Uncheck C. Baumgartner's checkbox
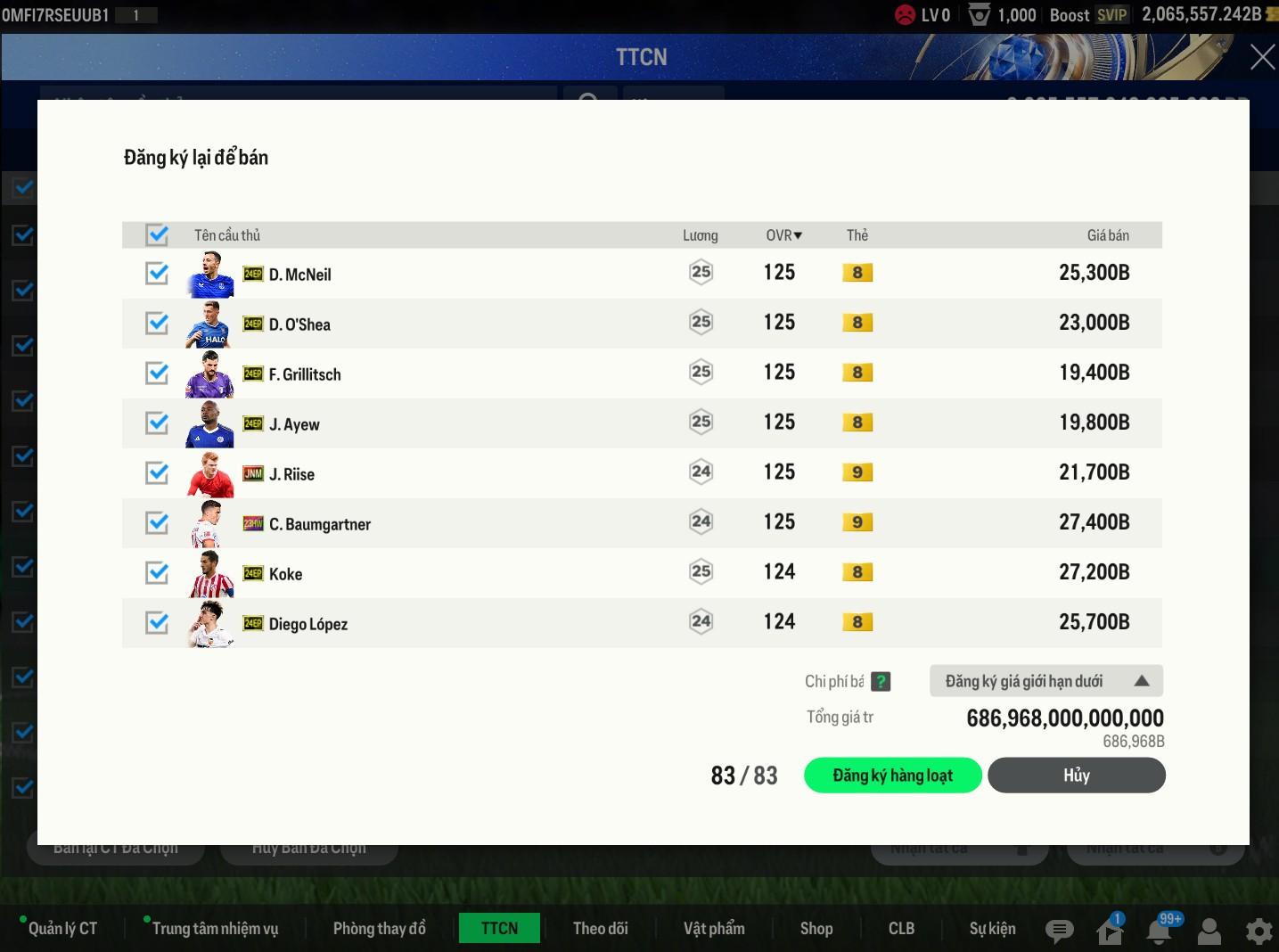 coord(158,523)
